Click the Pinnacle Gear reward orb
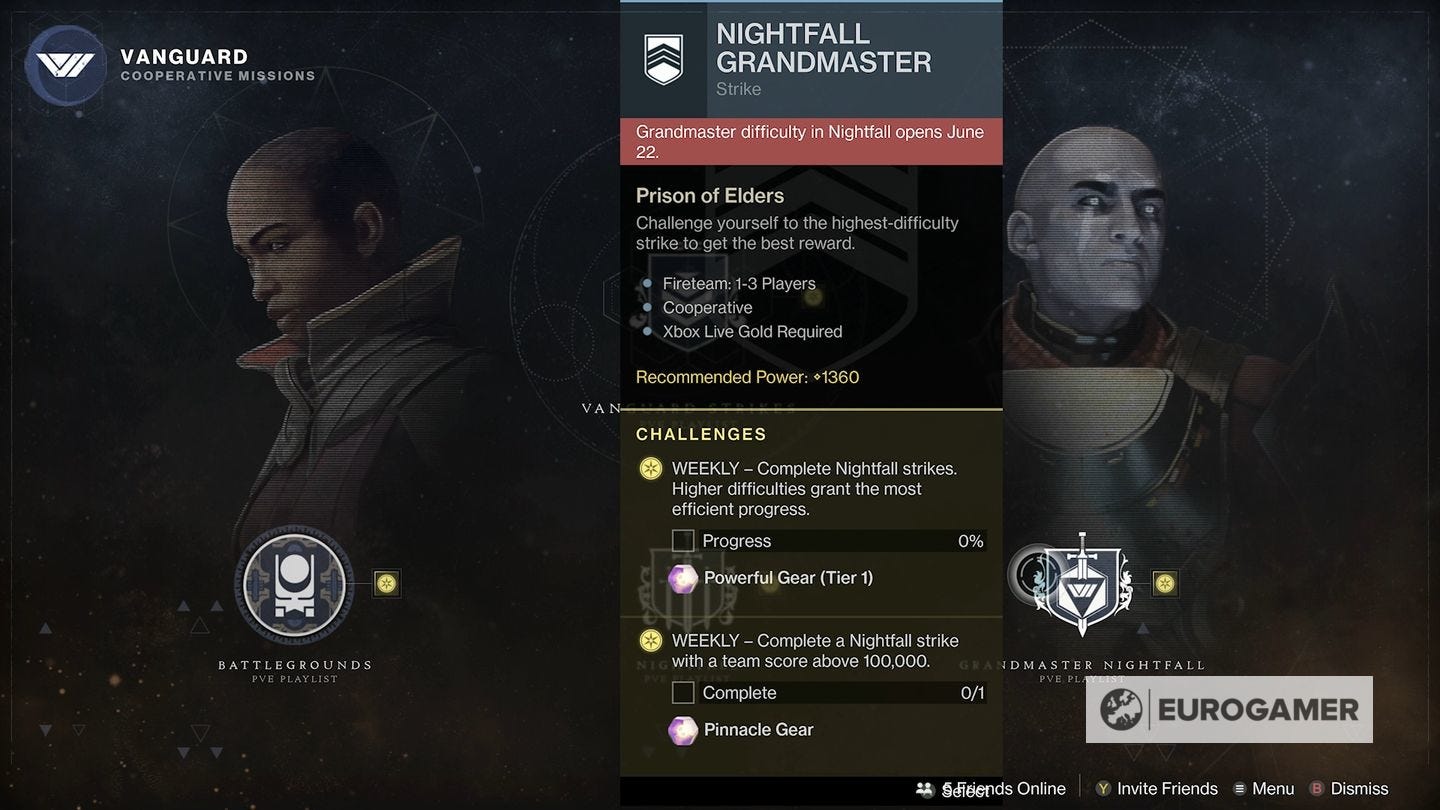 coord(683,730)
